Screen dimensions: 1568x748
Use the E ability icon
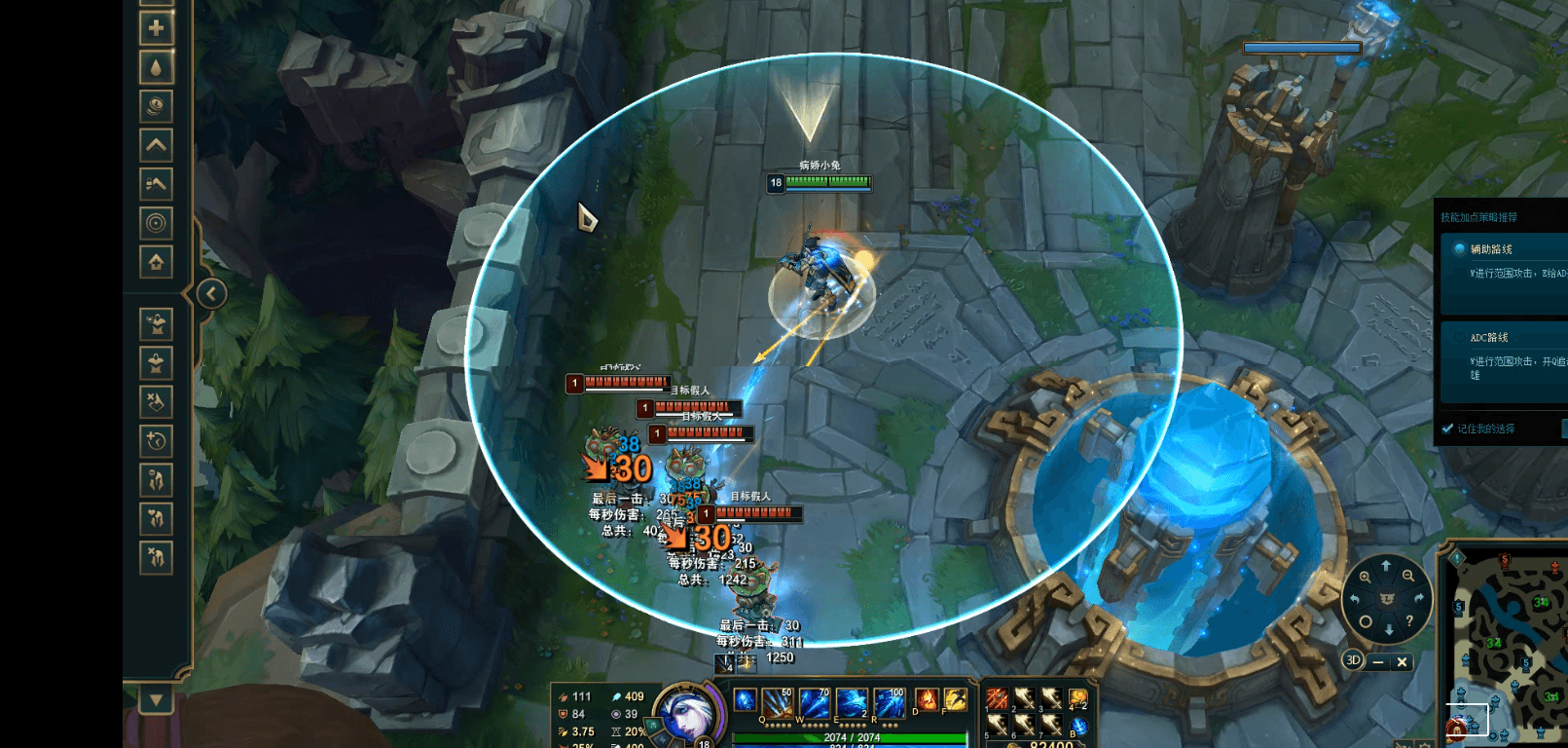coord(852,702)
